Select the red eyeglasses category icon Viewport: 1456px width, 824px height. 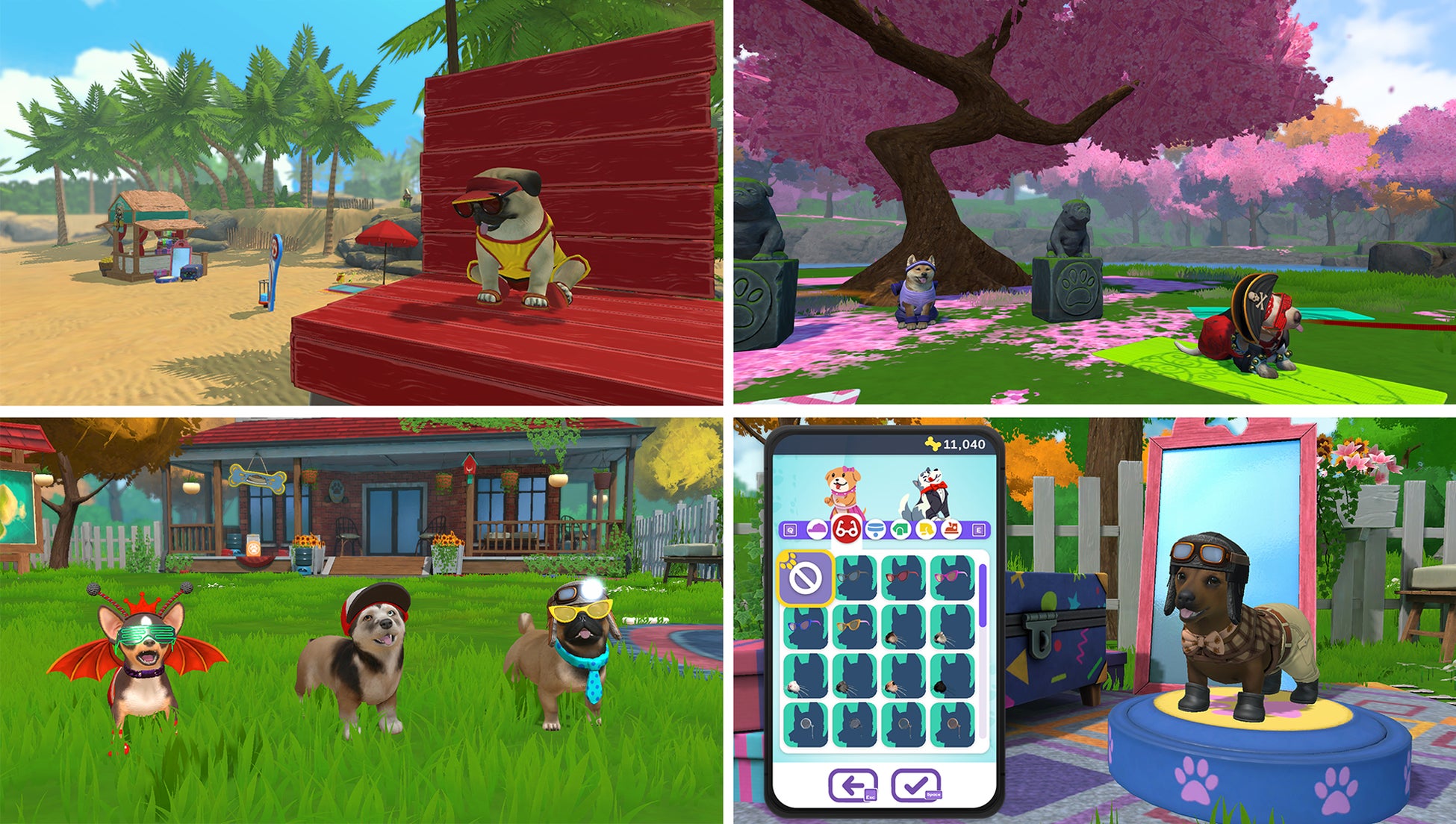click(846, 529)
